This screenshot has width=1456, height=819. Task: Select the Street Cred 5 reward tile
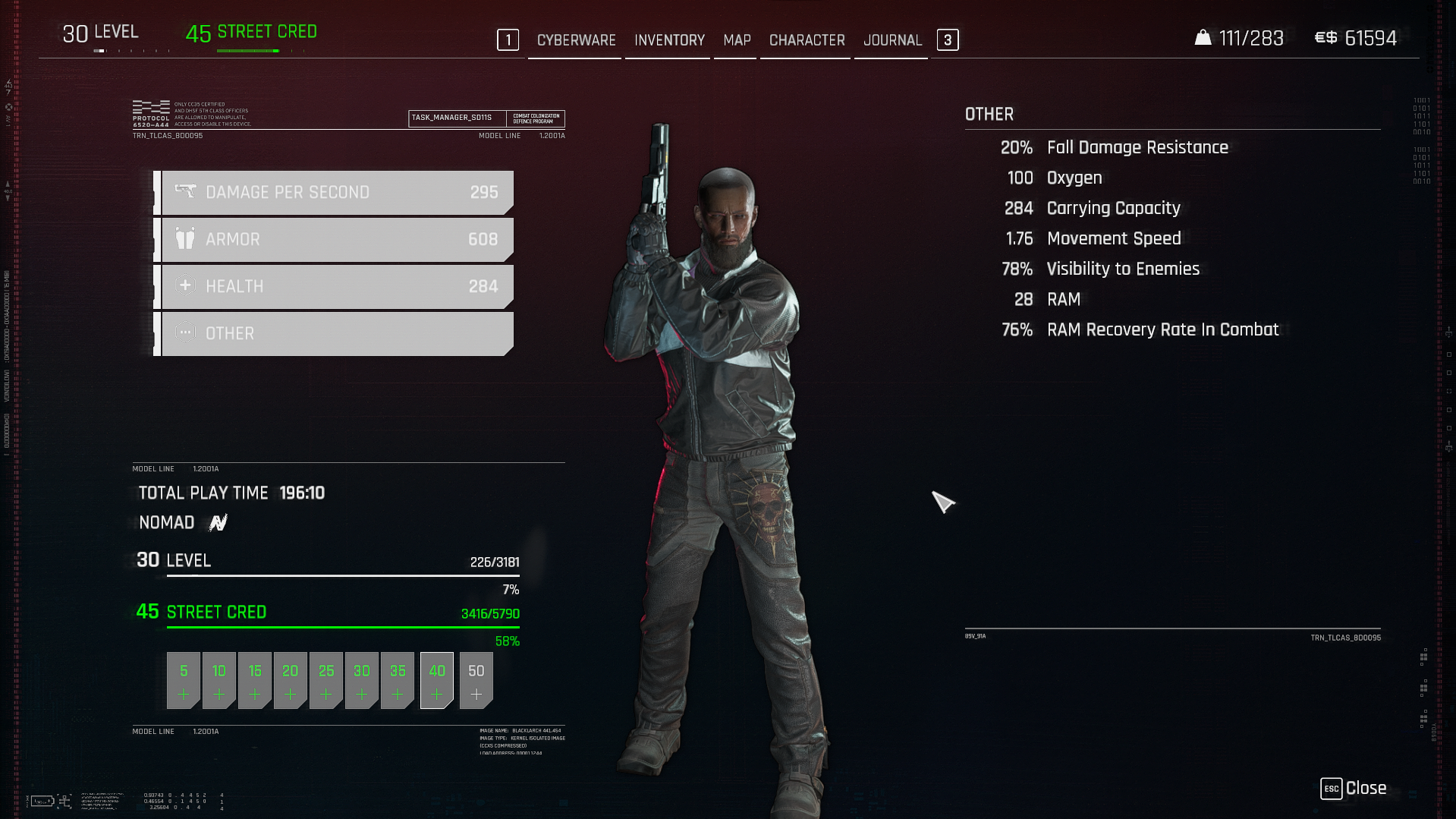coord(184,680)
